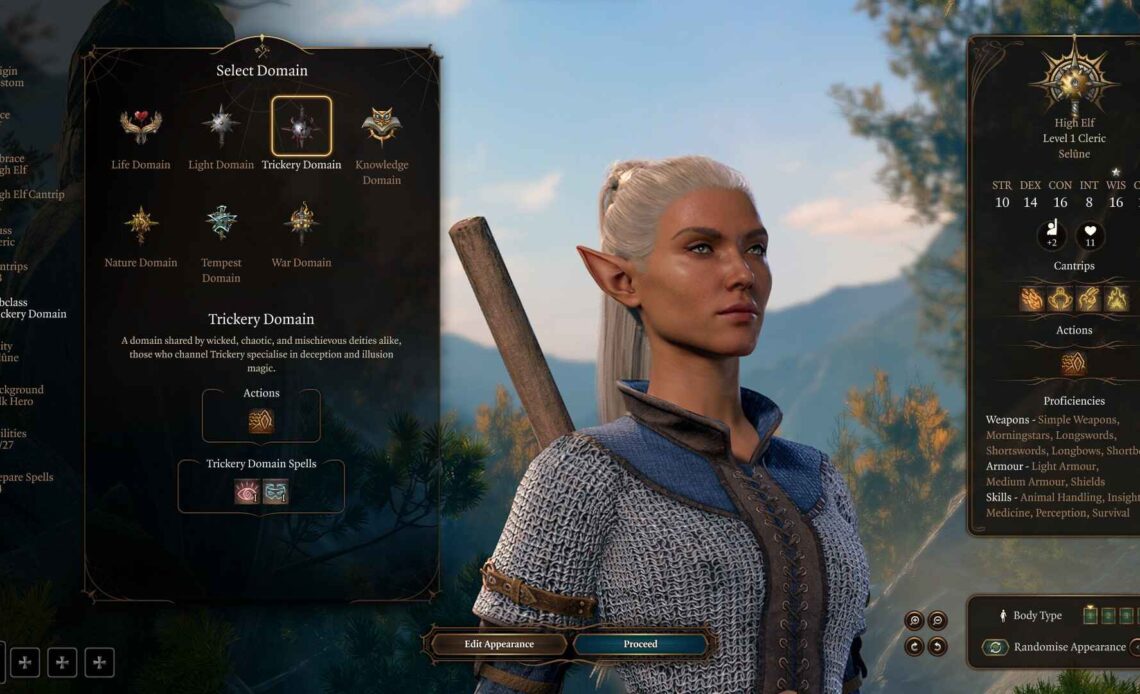Inspect the Trickery Domain action icon
The width and height of the screenshot is (1140, 694).
(261, 421)
